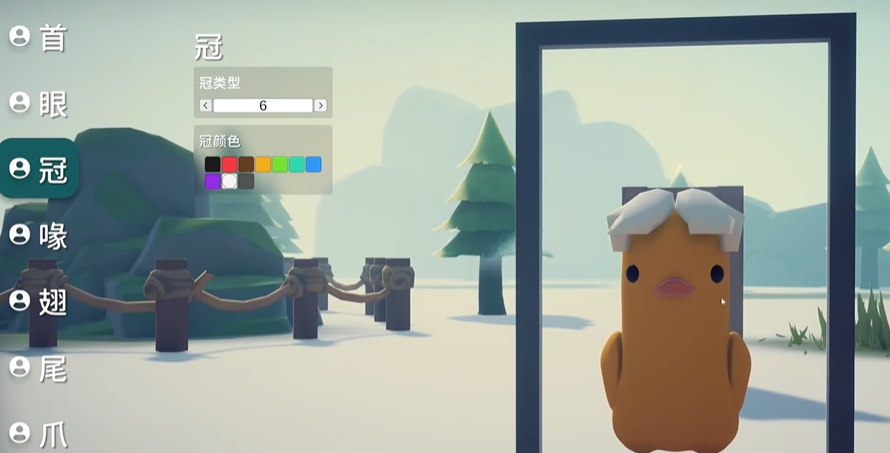Open the 爪 (claws) category
The width and height of the screenshot is (890, 453).
pyautogui.click(x=39, y=434)
